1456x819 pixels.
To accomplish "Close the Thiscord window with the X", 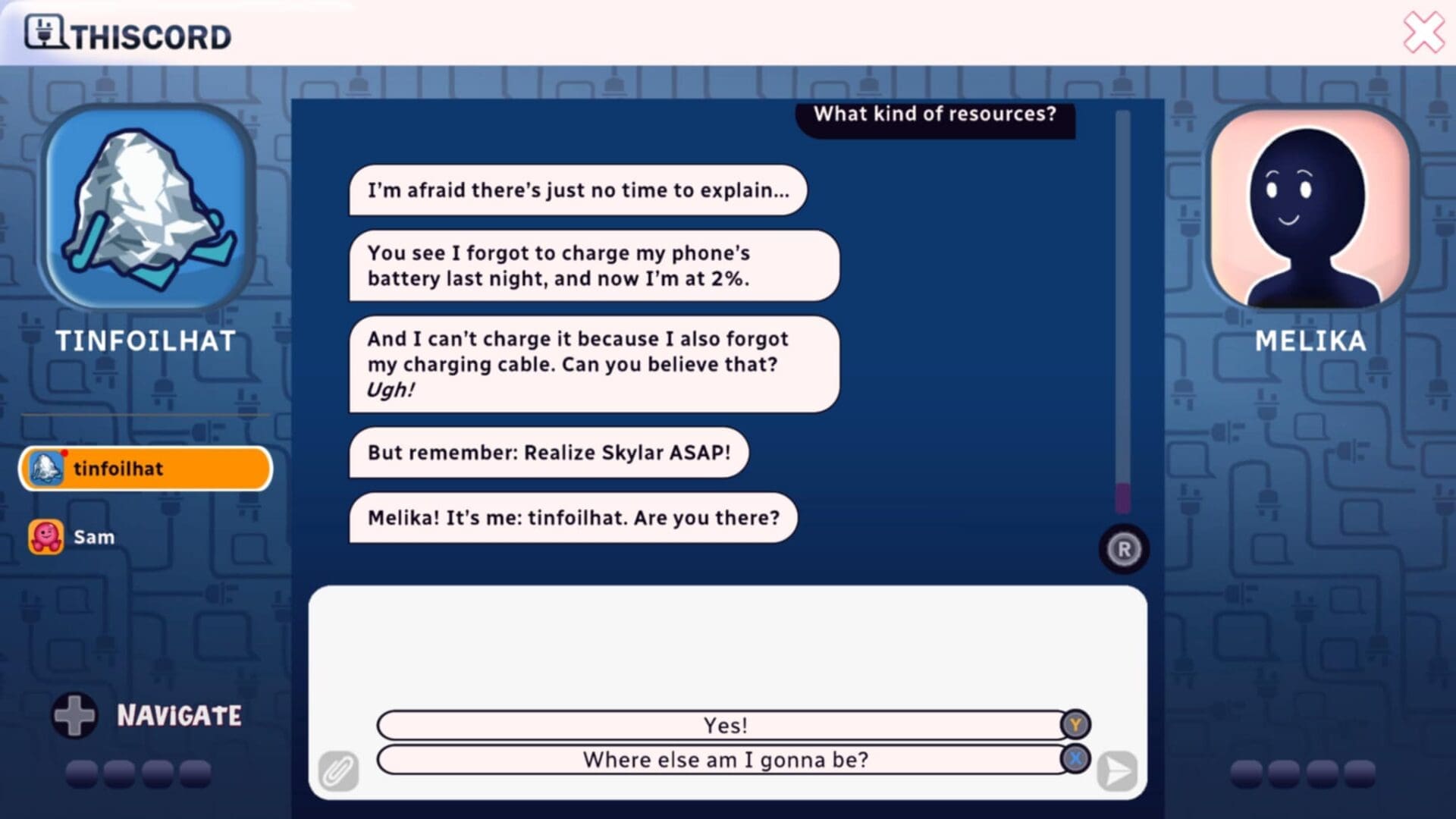I will [x=1423, y=32].
